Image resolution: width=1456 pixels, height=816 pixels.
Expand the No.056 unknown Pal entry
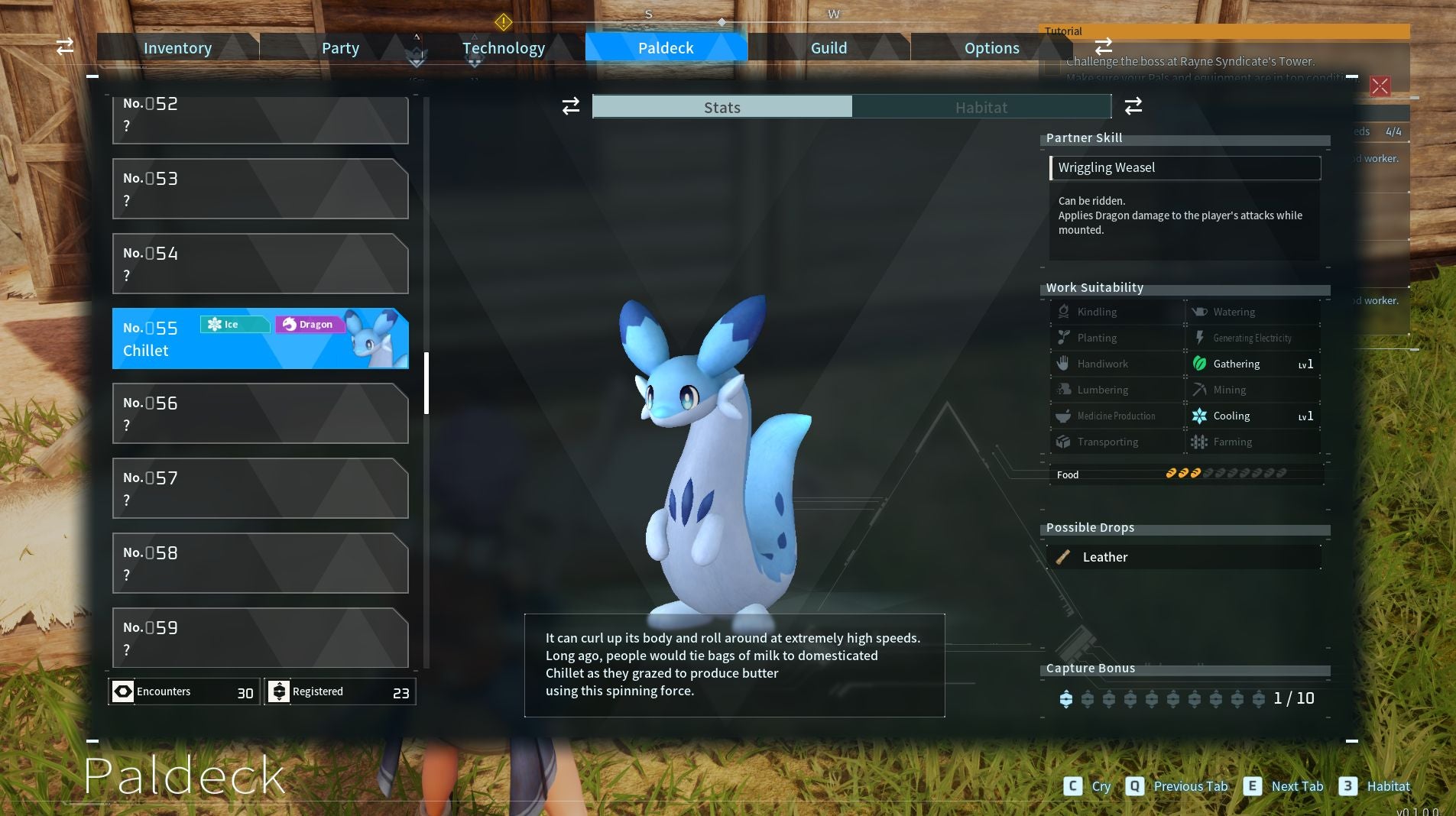(x=260, y=413)
